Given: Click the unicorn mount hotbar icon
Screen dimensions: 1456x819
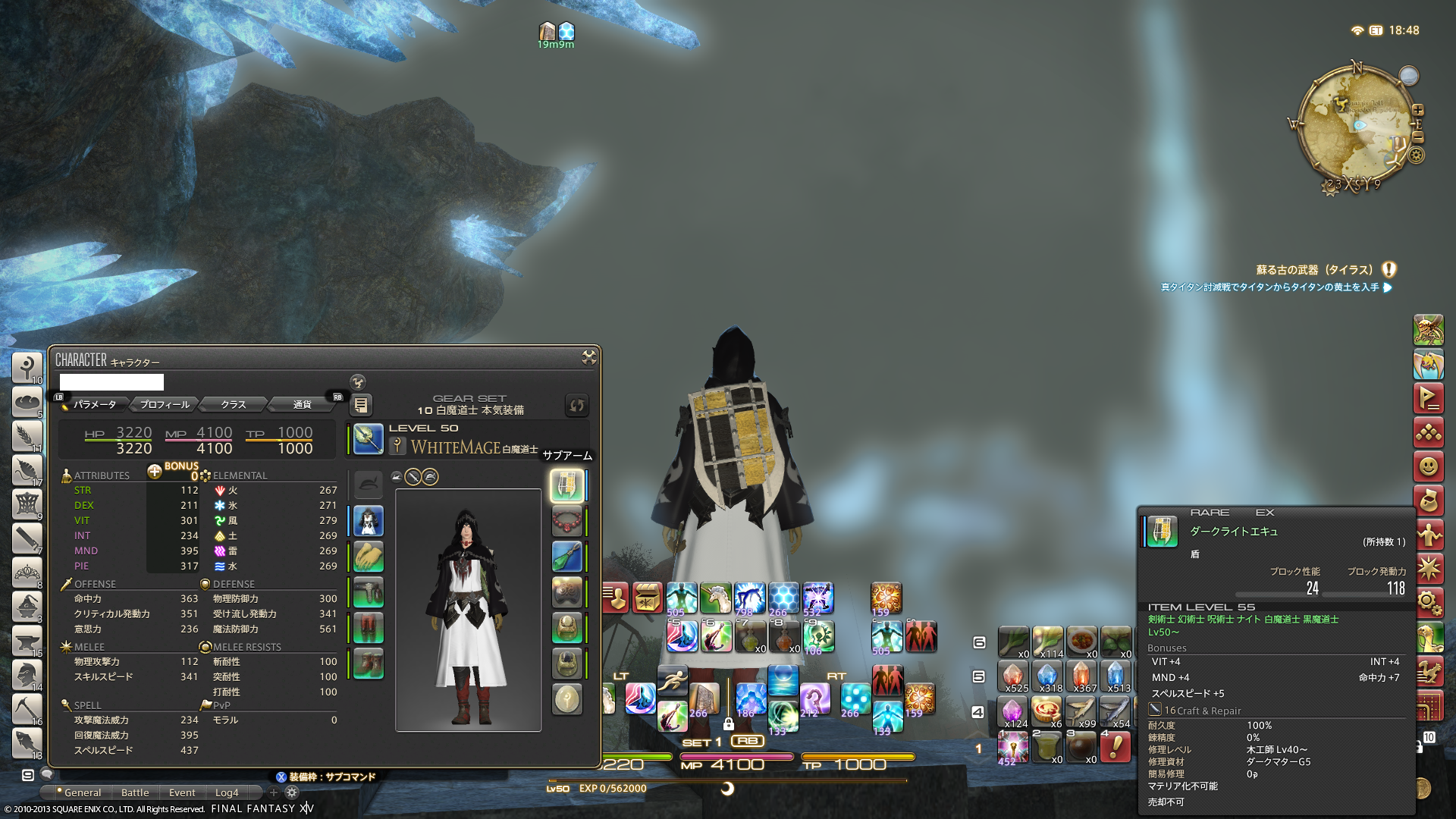Looking at the screenshot, I should pos(714,598).
